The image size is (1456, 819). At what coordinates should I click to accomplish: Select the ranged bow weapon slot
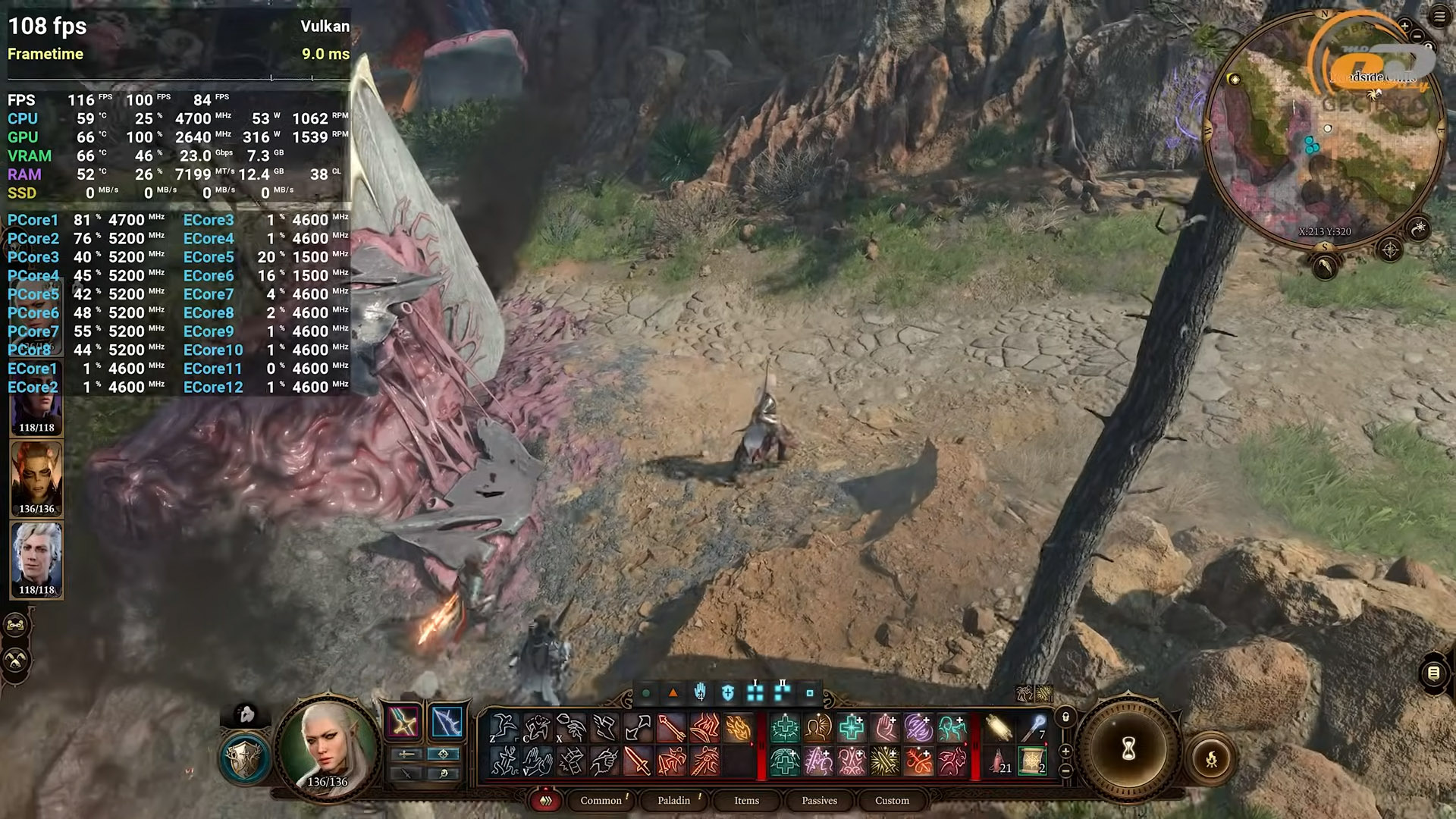(x=447, y=722)
